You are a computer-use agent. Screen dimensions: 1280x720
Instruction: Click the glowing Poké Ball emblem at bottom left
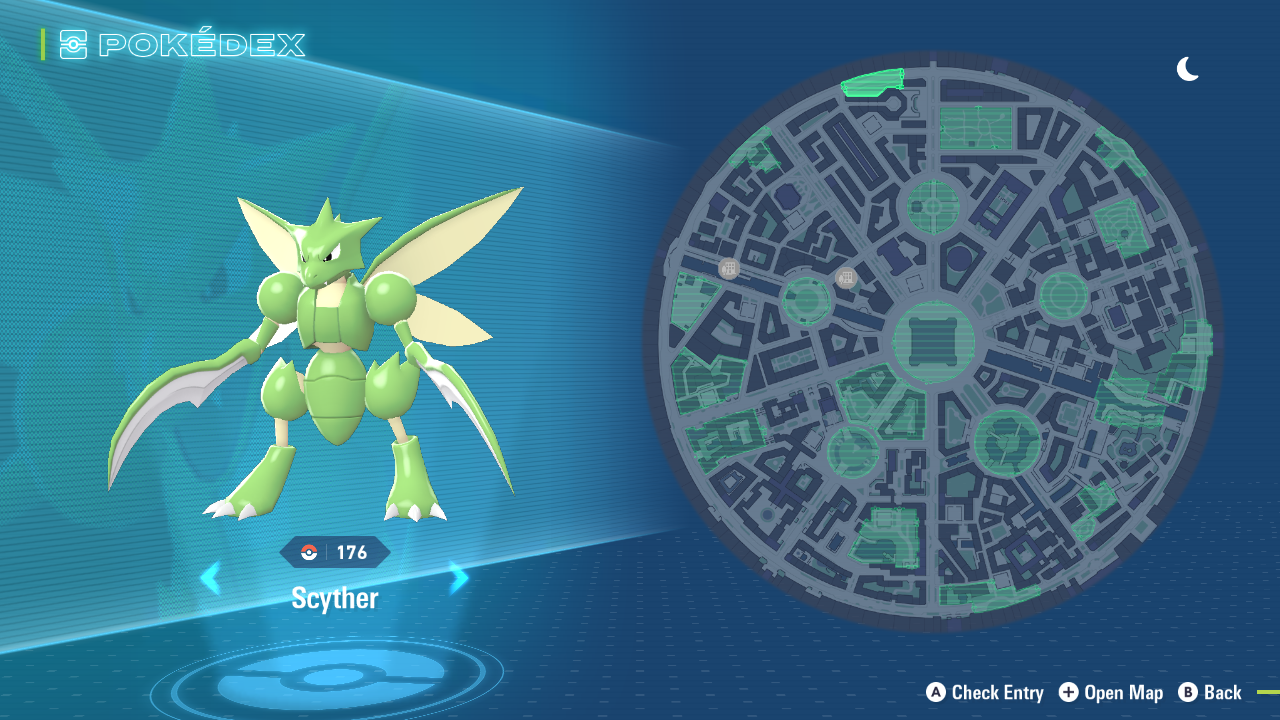coord(333,676)
